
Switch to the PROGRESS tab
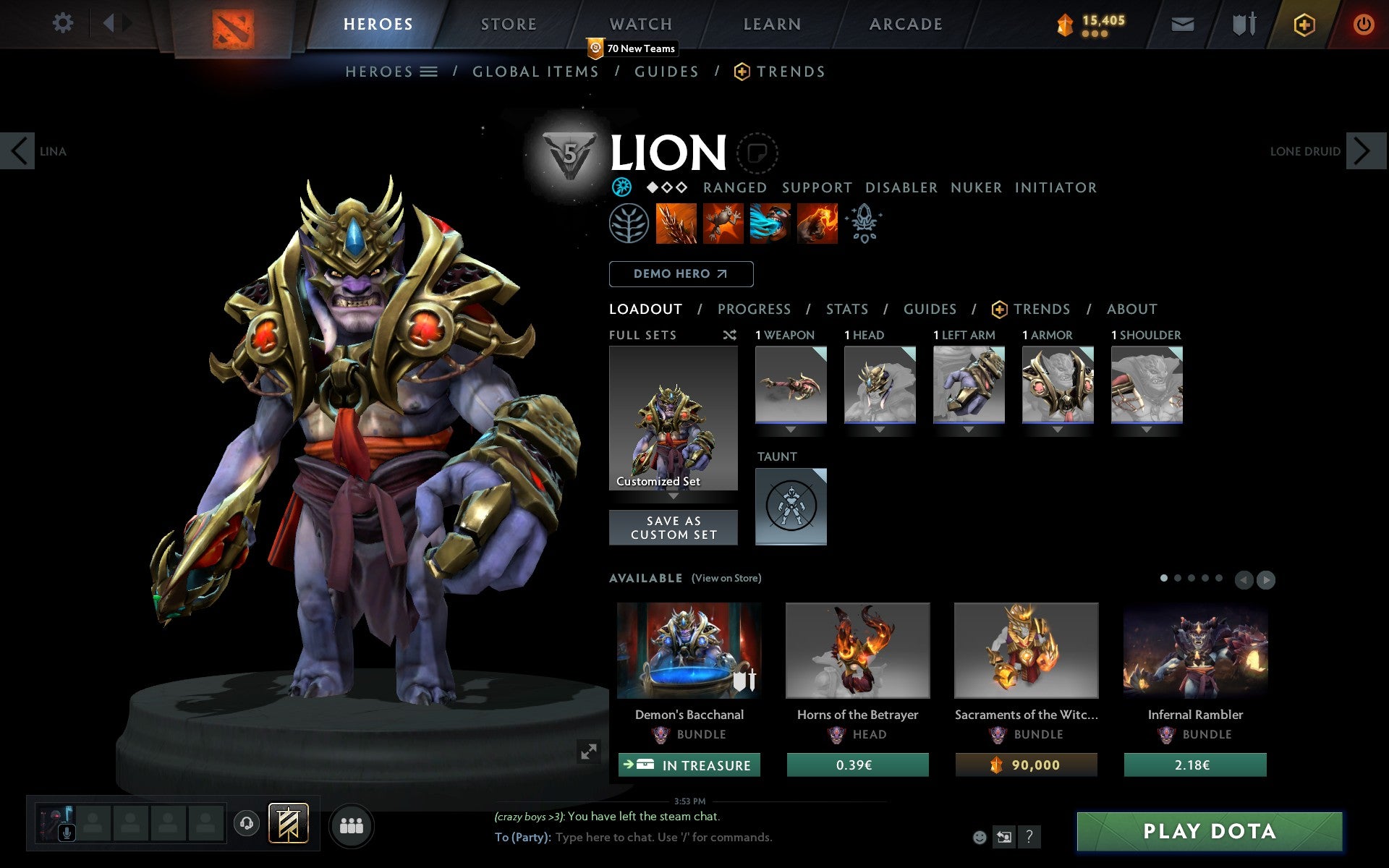pyautogui.click(x=754, y=309)
